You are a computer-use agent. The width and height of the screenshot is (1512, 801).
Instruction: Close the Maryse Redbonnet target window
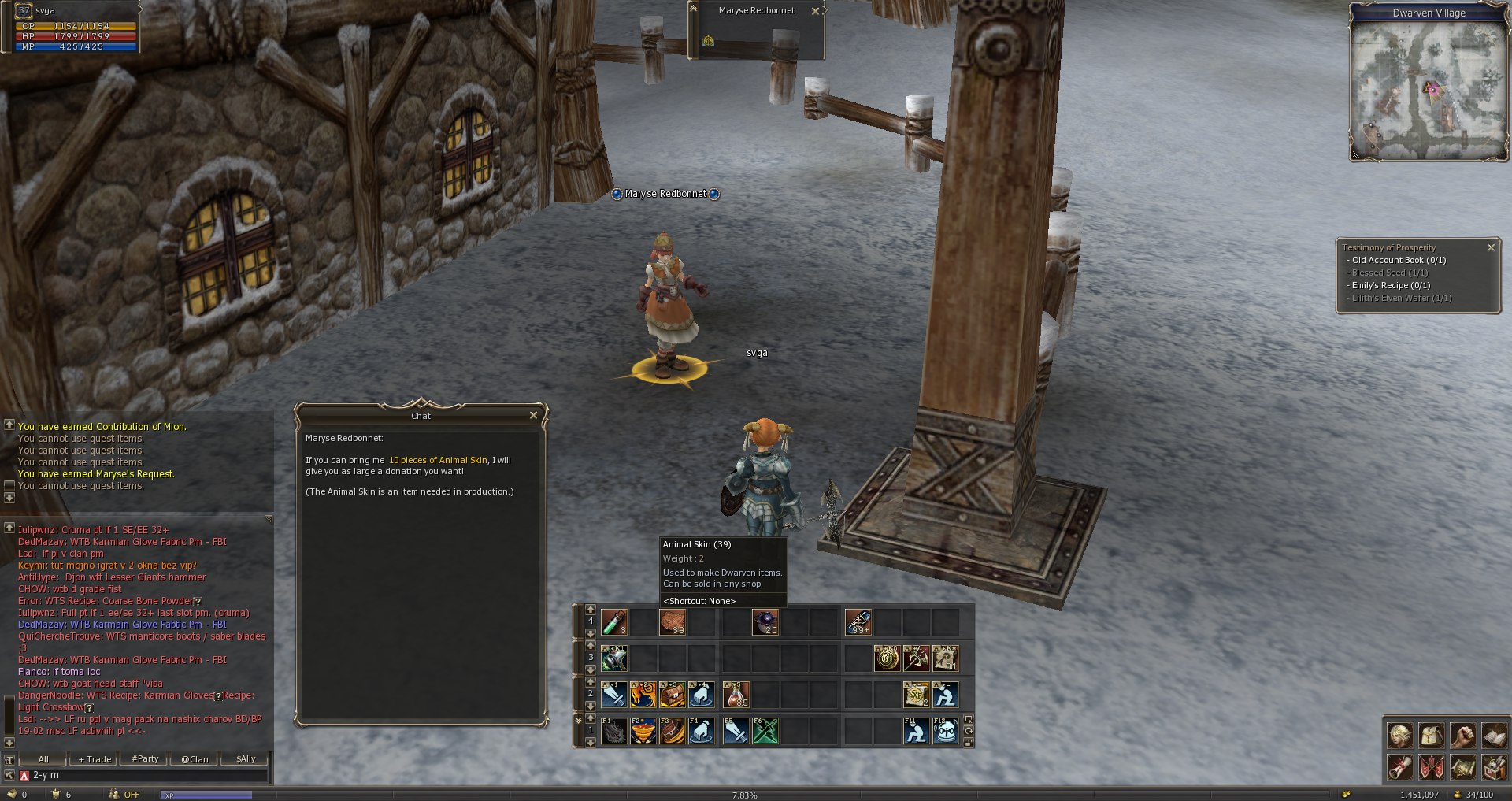tap(815, 11)
